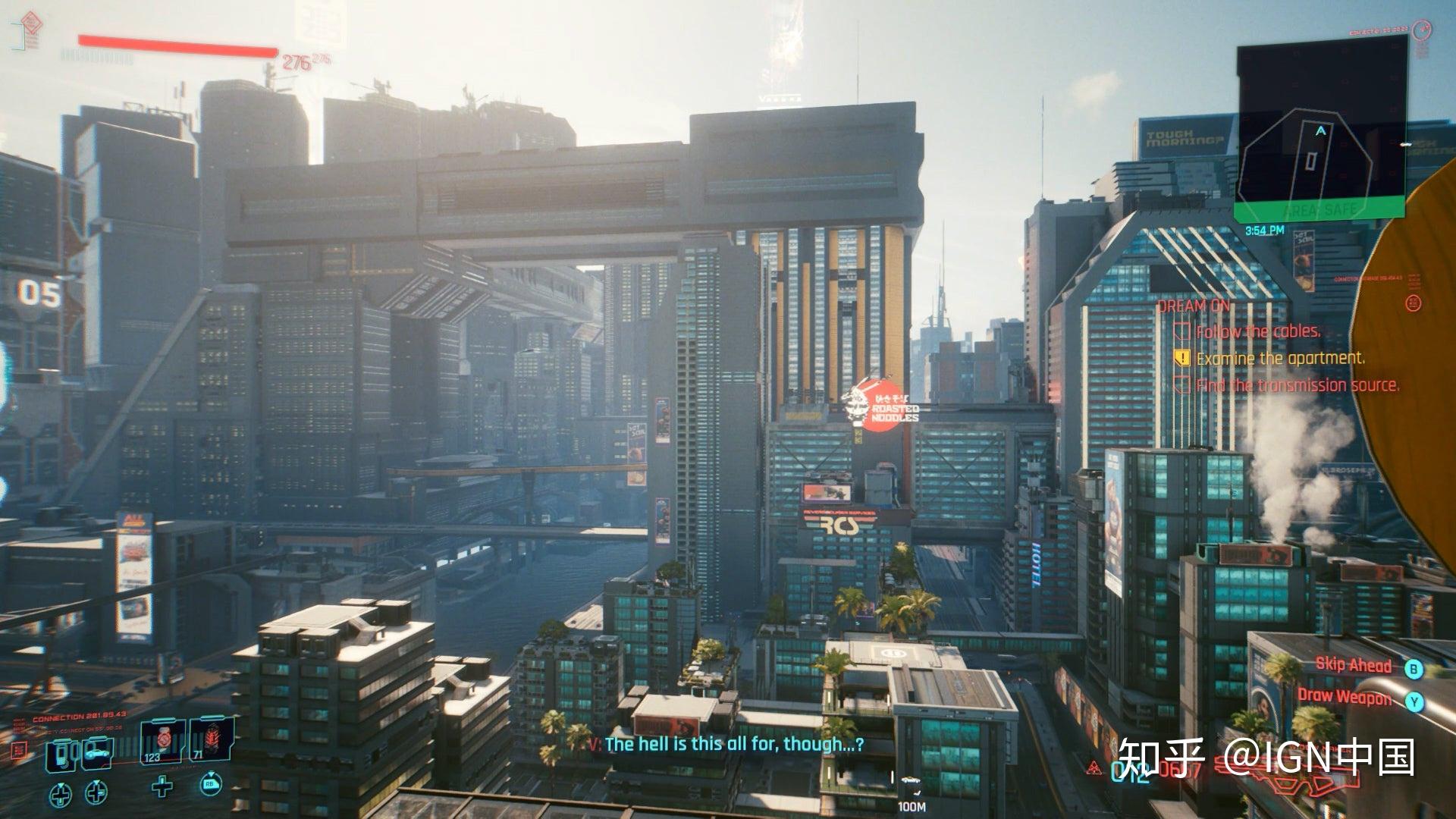Click the Draw Weapon prompt label
1456x819 pixels.
1345,696
